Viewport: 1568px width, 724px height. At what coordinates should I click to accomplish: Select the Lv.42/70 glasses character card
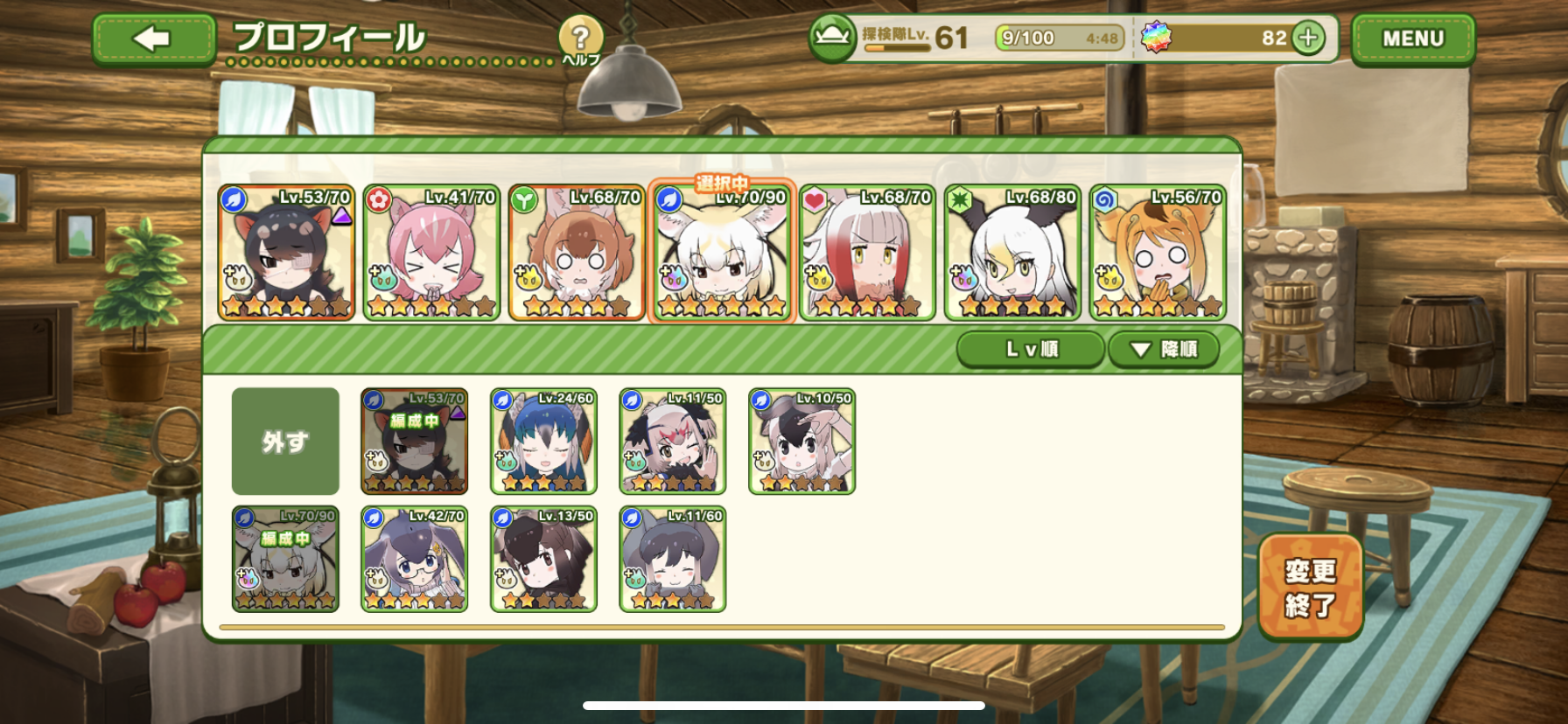click(415, 560)
